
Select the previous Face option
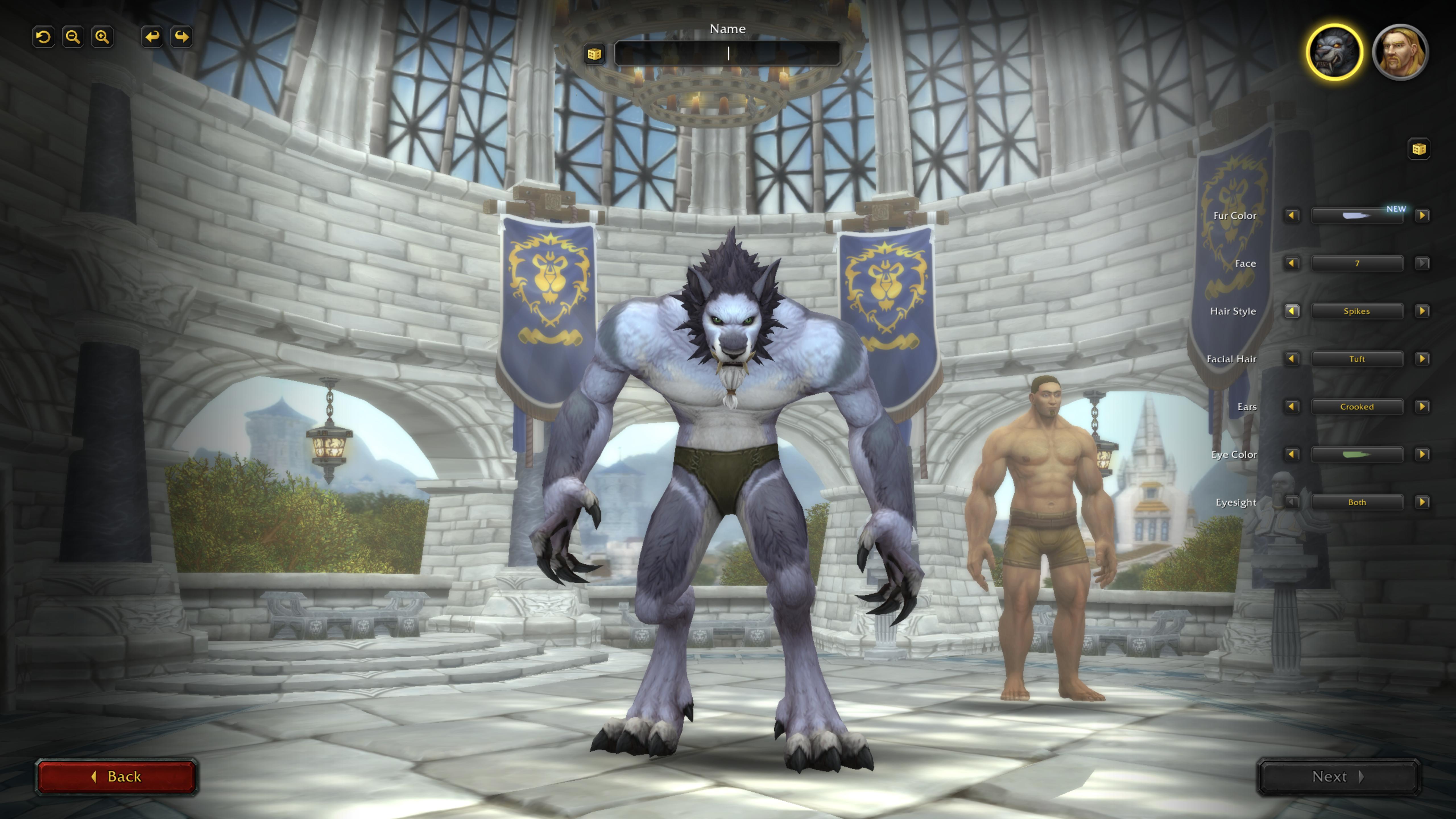1292,263
